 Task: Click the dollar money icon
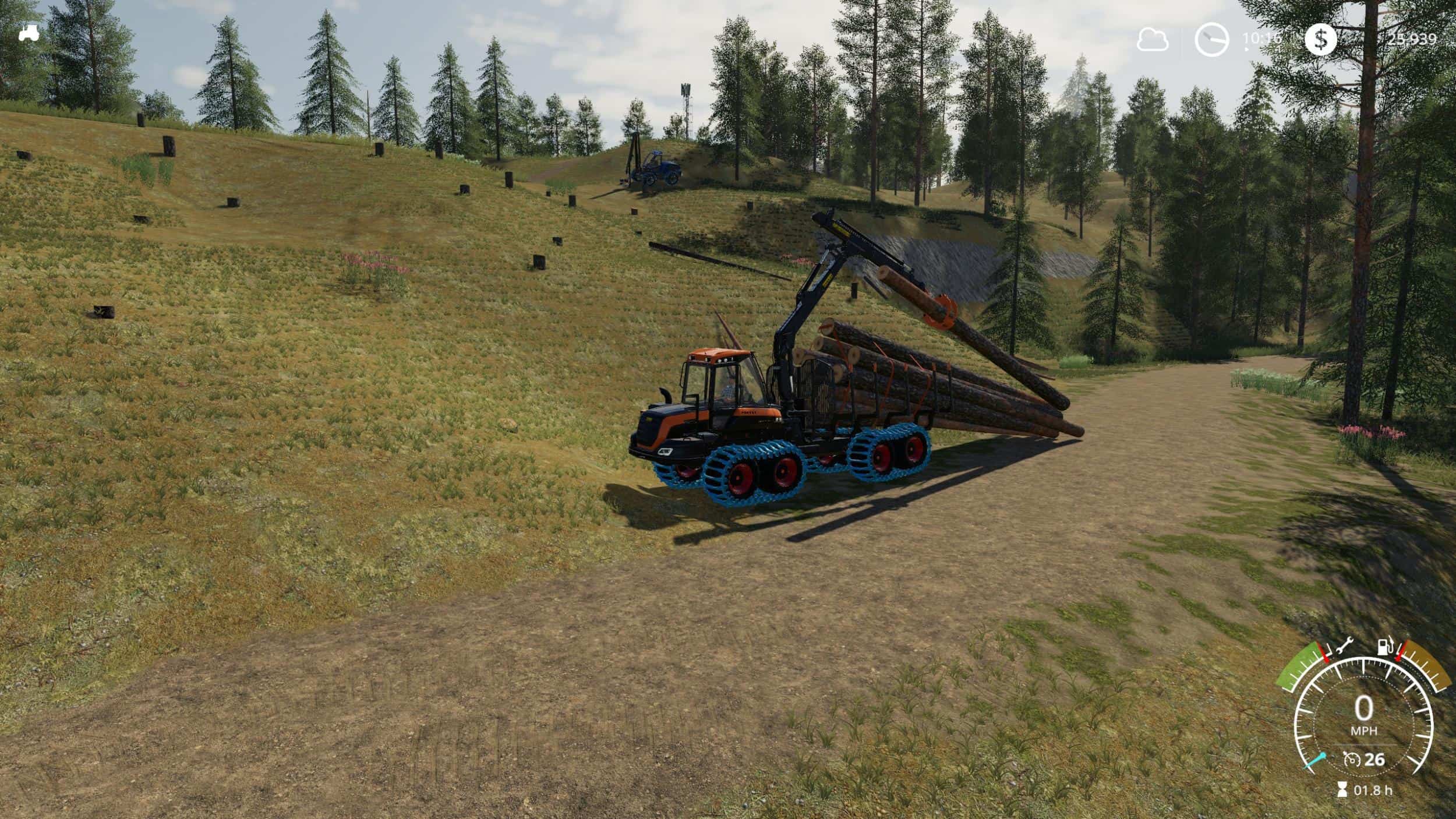click(x=1320, y=40)
